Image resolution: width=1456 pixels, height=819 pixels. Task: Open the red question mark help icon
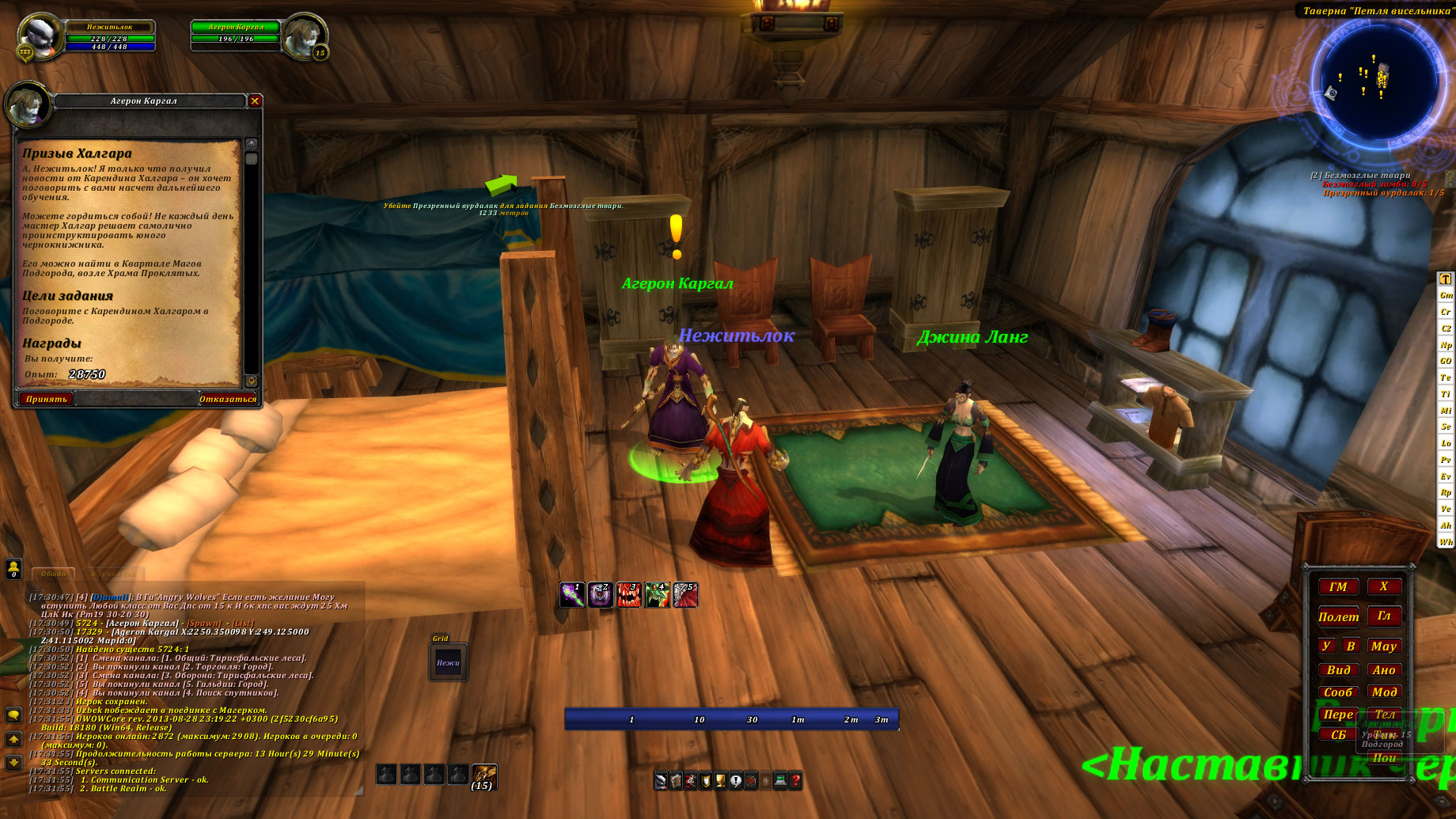click(x=795, y=781)
